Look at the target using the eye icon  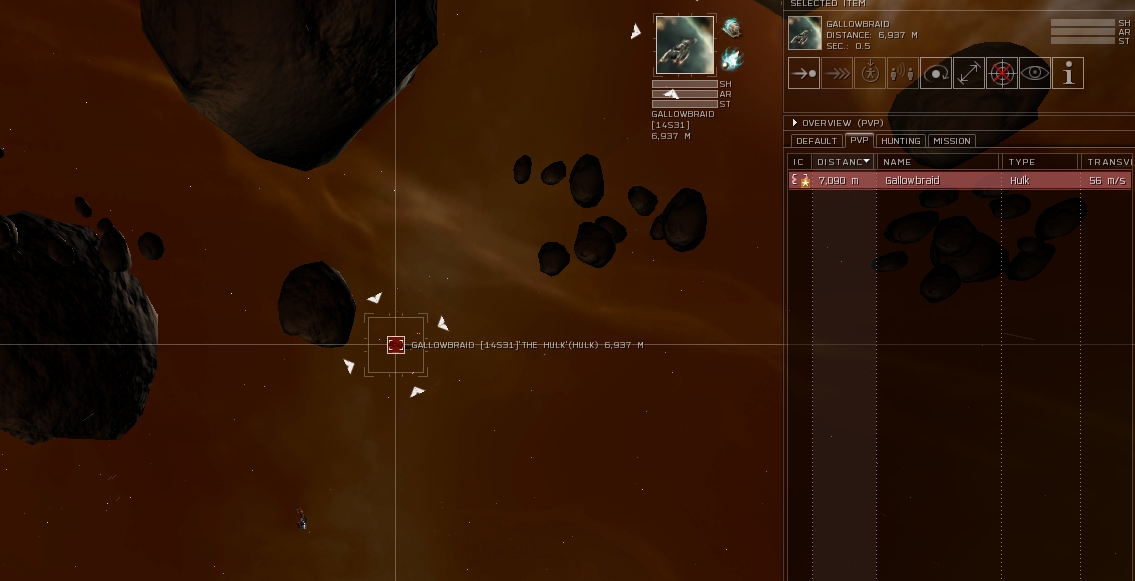[x=1034, y=73]
